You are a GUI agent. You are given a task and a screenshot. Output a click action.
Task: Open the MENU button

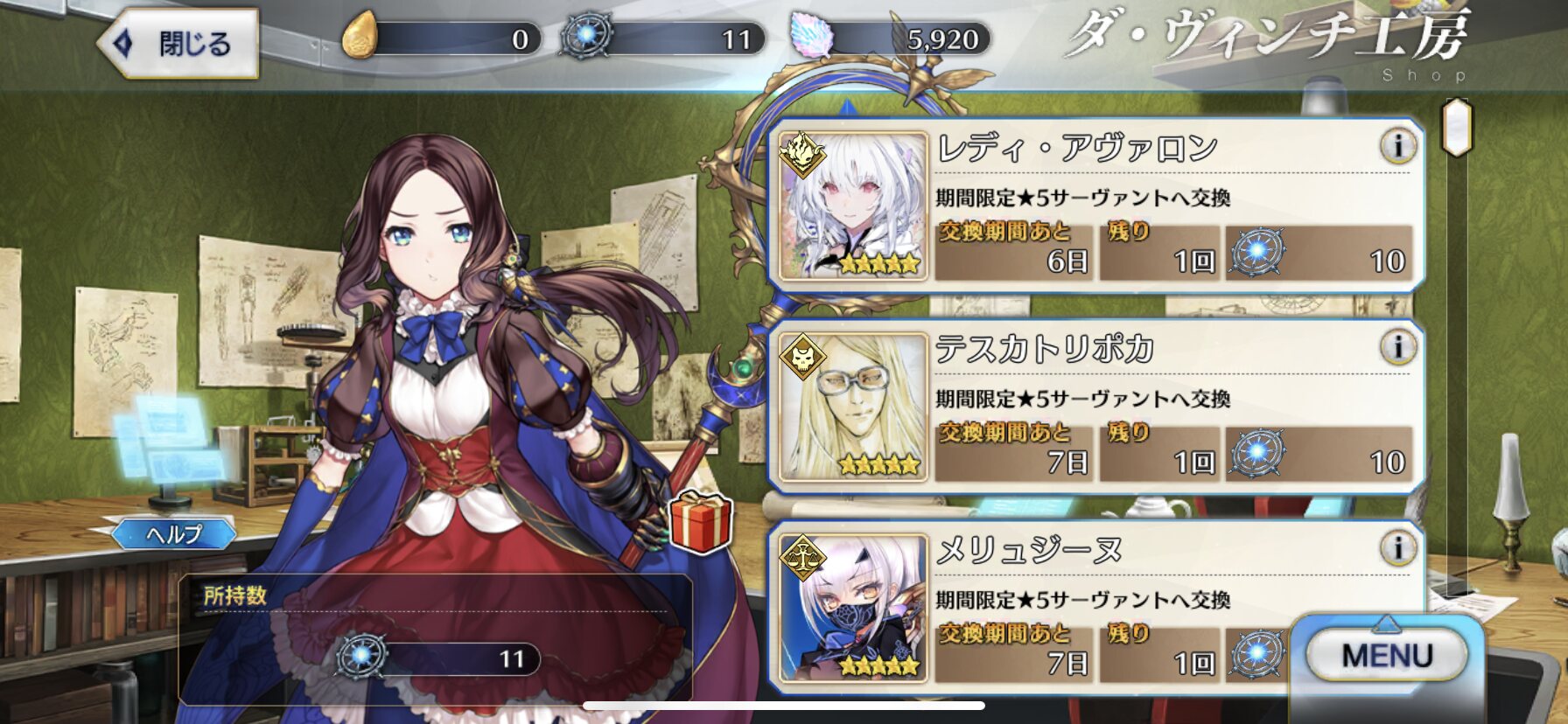pyautogui.click(x=1386, y=655)
